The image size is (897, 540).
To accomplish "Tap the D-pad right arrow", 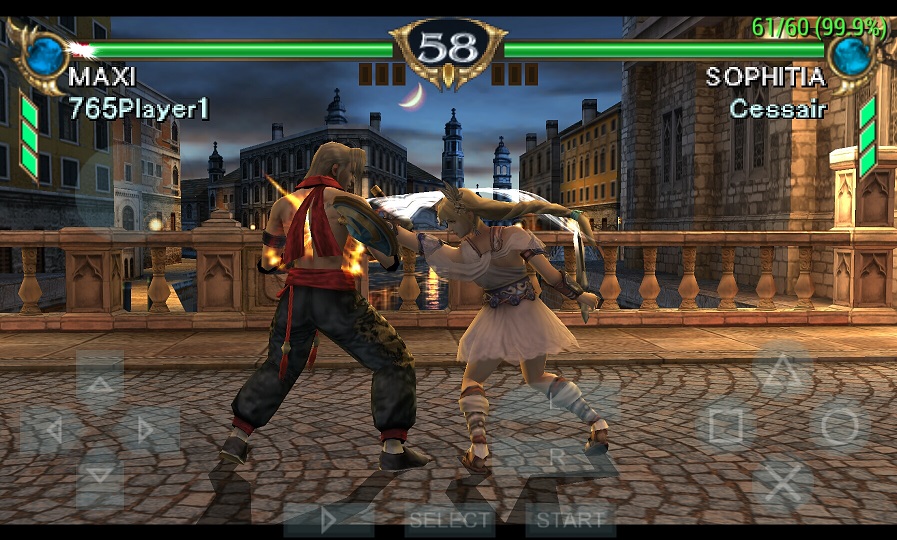I will pyautogui.click(x=148, y=431).
